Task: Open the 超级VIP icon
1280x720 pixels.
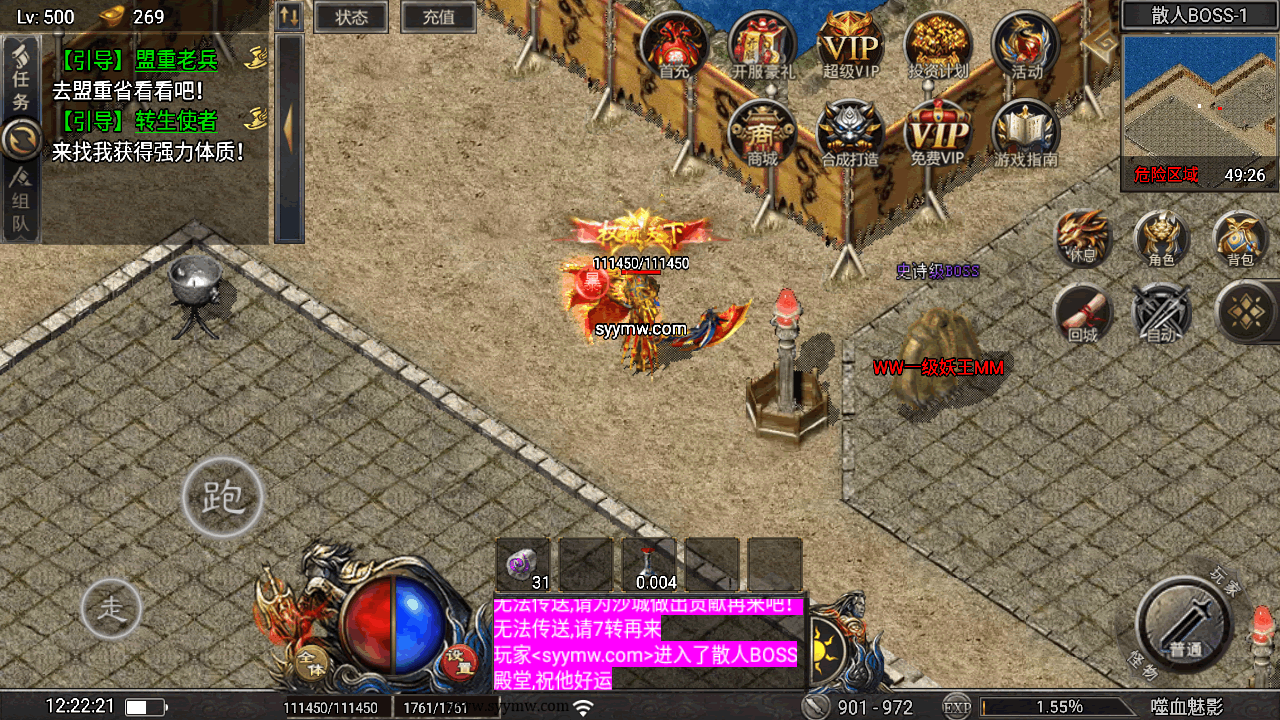Action: [x=850, y=45]
